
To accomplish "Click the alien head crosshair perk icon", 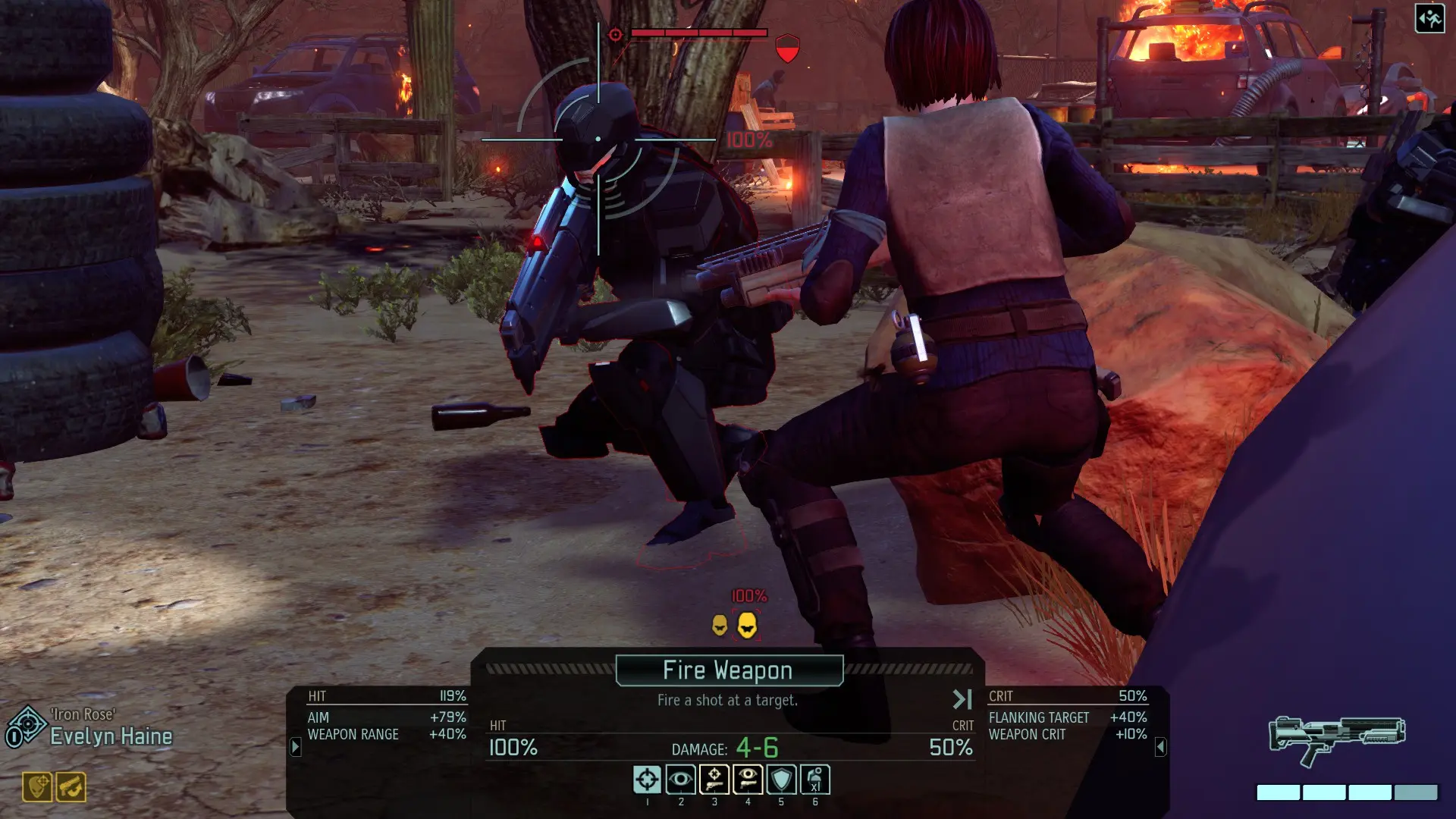I will (x=37, y=787).
